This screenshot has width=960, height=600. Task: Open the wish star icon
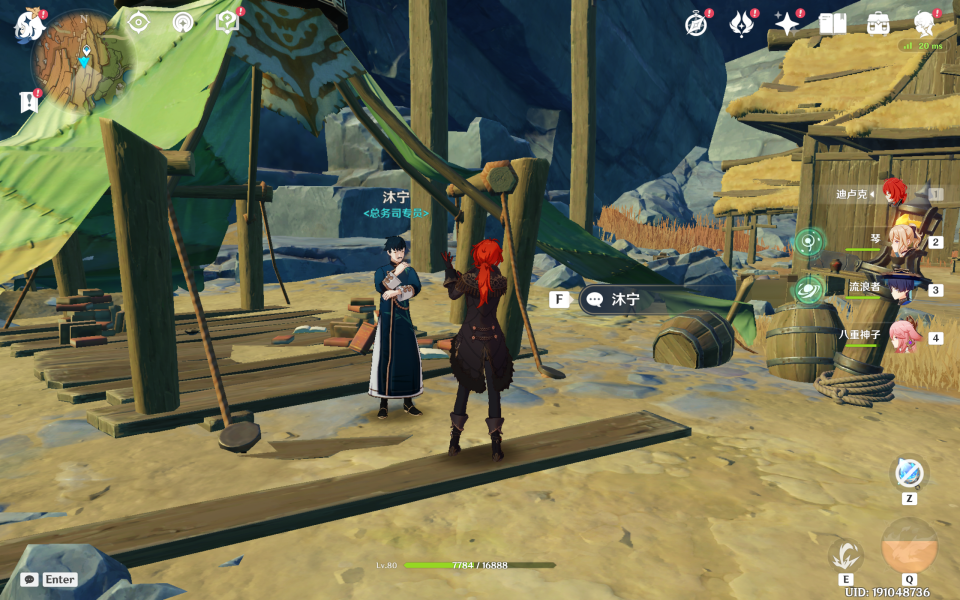(x=787, y=24)
